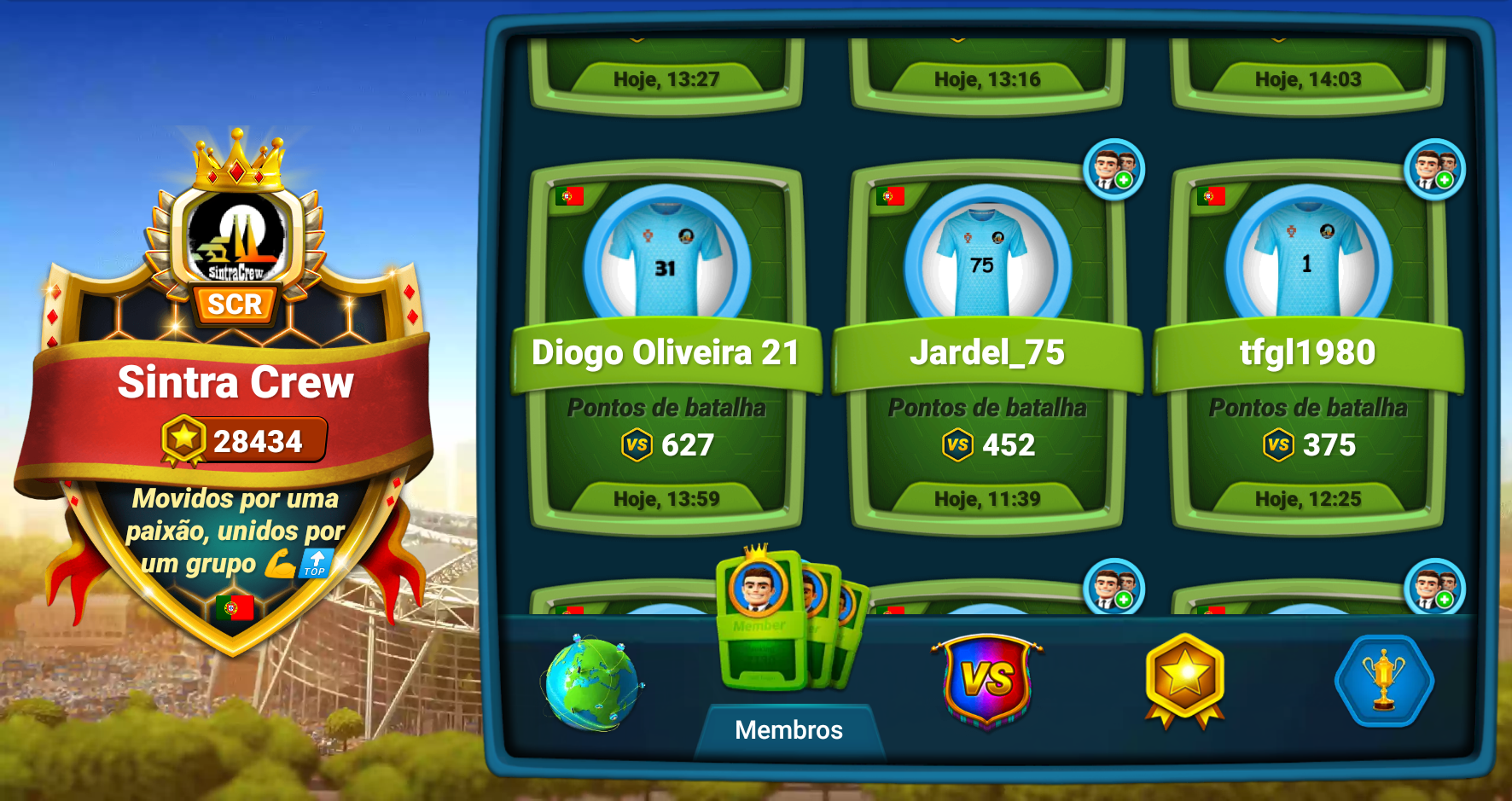Viewport: 1512px width, 801px height.
Task: Open Diogo Oliveira 21's member card
Action: click(666, 350)
